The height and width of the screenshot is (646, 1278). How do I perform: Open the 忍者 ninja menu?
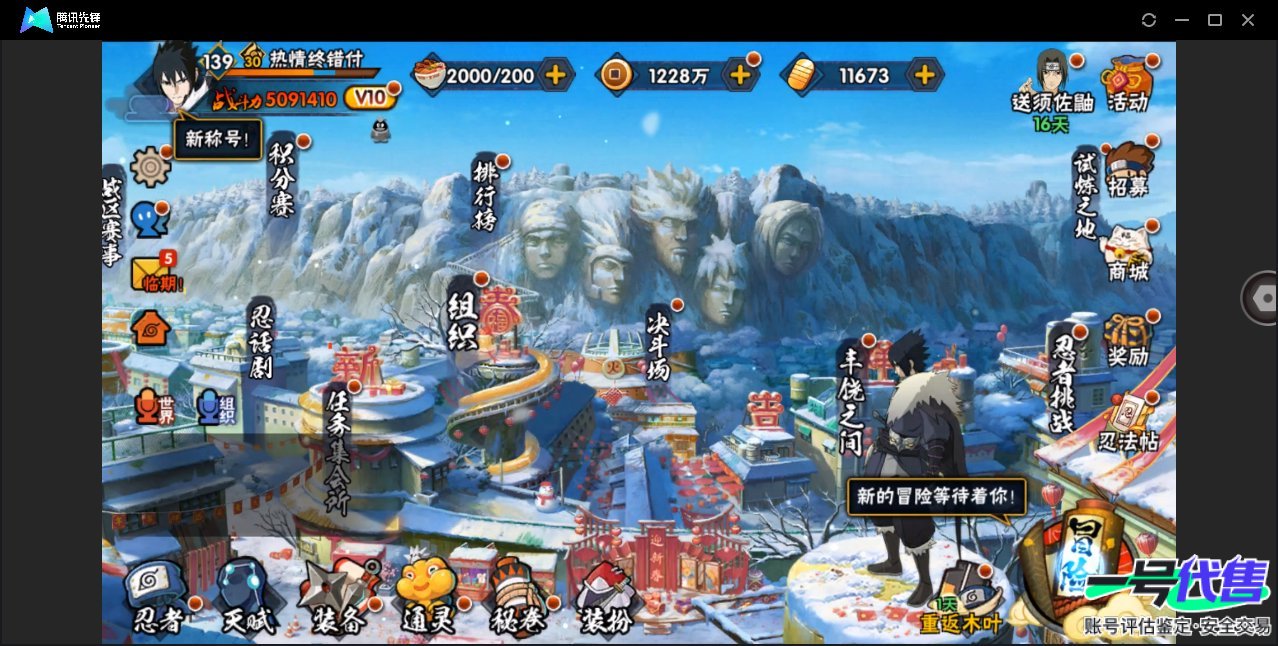[x=159, y=598]
